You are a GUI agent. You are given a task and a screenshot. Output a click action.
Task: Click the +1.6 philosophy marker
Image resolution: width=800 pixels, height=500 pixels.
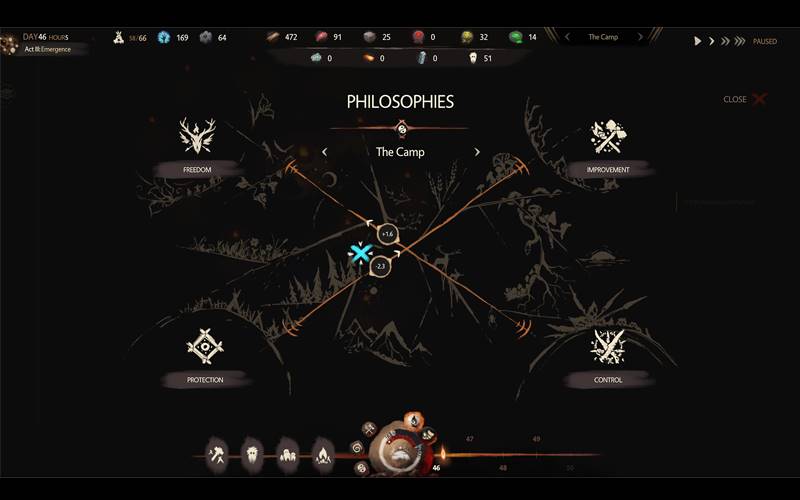click(x=388, y=234)
